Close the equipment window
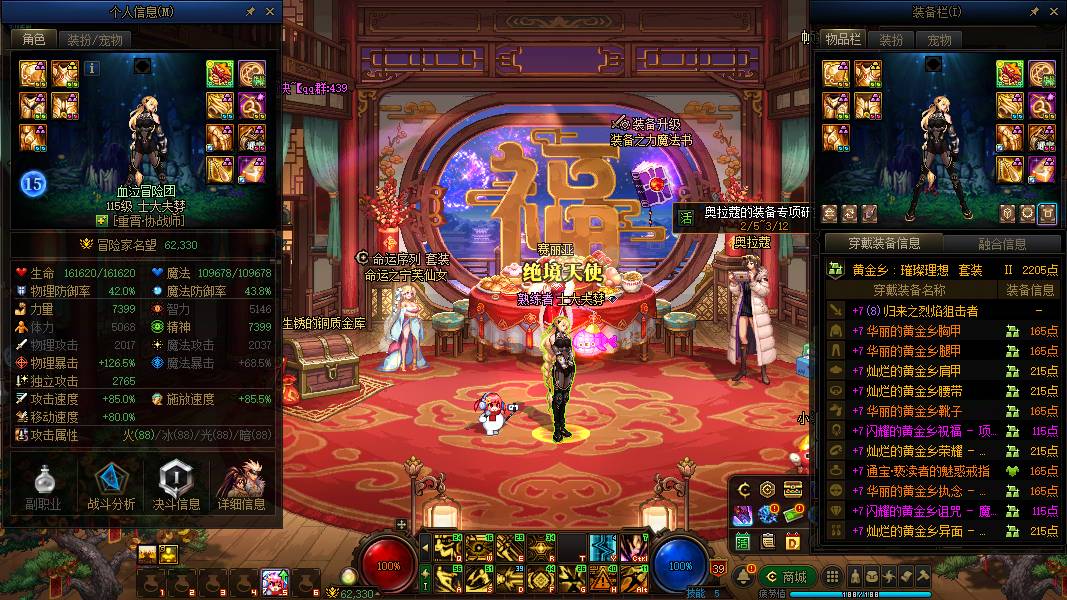The height and width of the screenshot is (600, 1067). point(1055,11)
